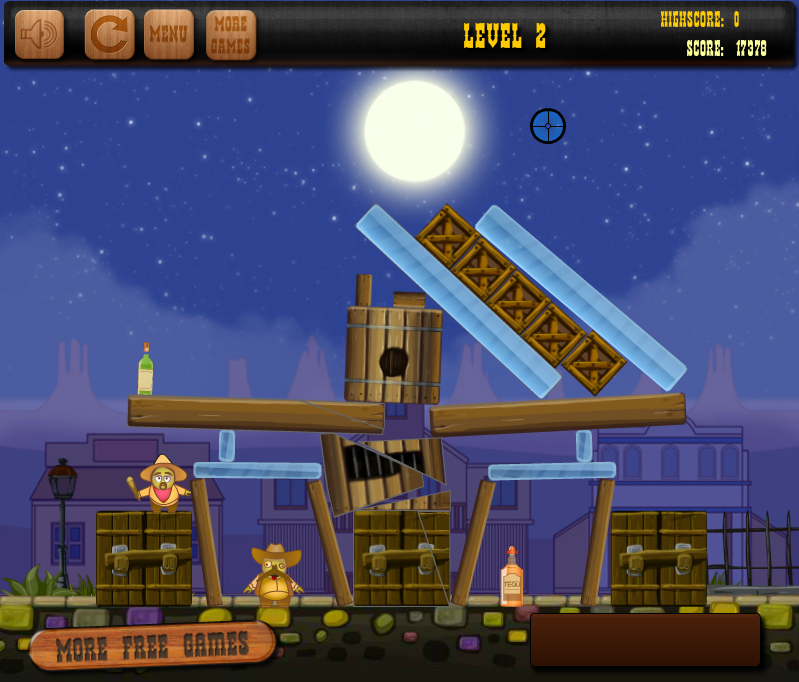Visit the More Games button
The image size is (799, 682).
click(x=231, y=35)
